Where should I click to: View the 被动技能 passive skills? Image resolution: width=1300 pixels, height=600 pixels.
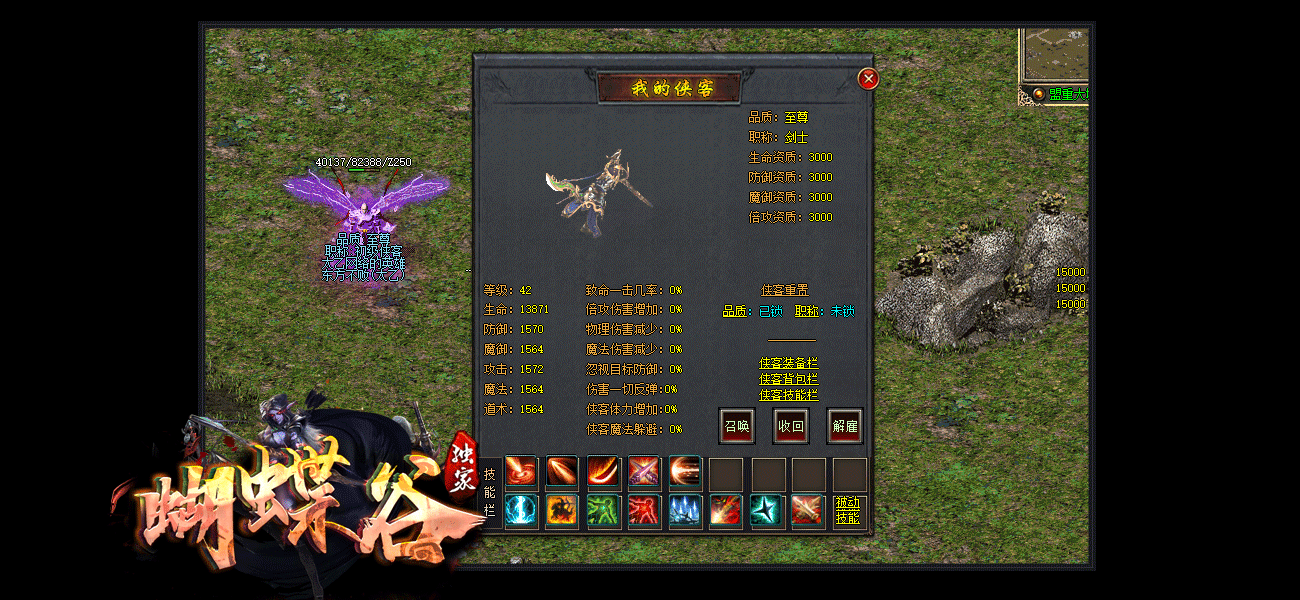848,511
